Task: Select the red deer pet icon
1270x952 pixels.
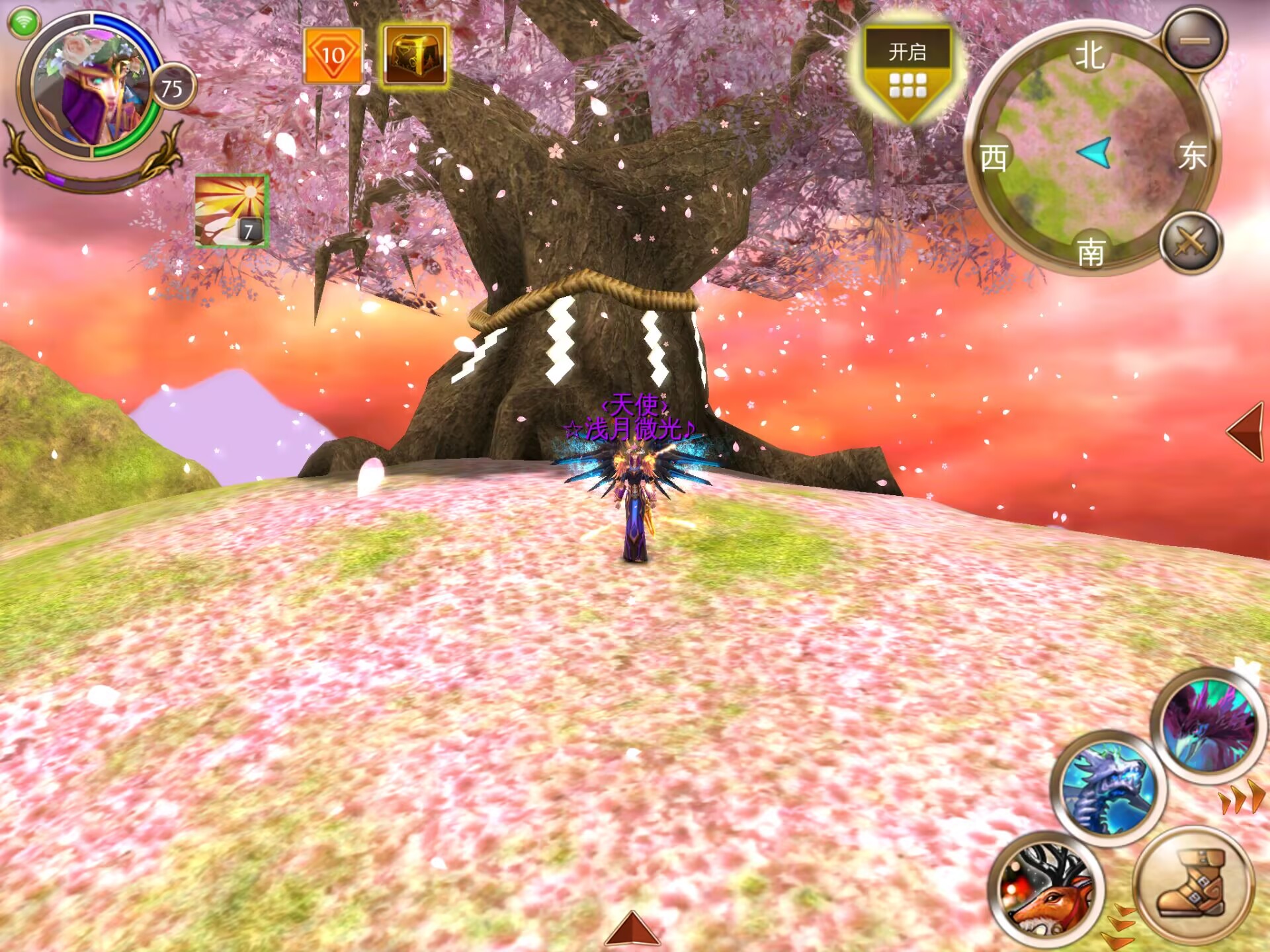Action: pos(1045,889)
